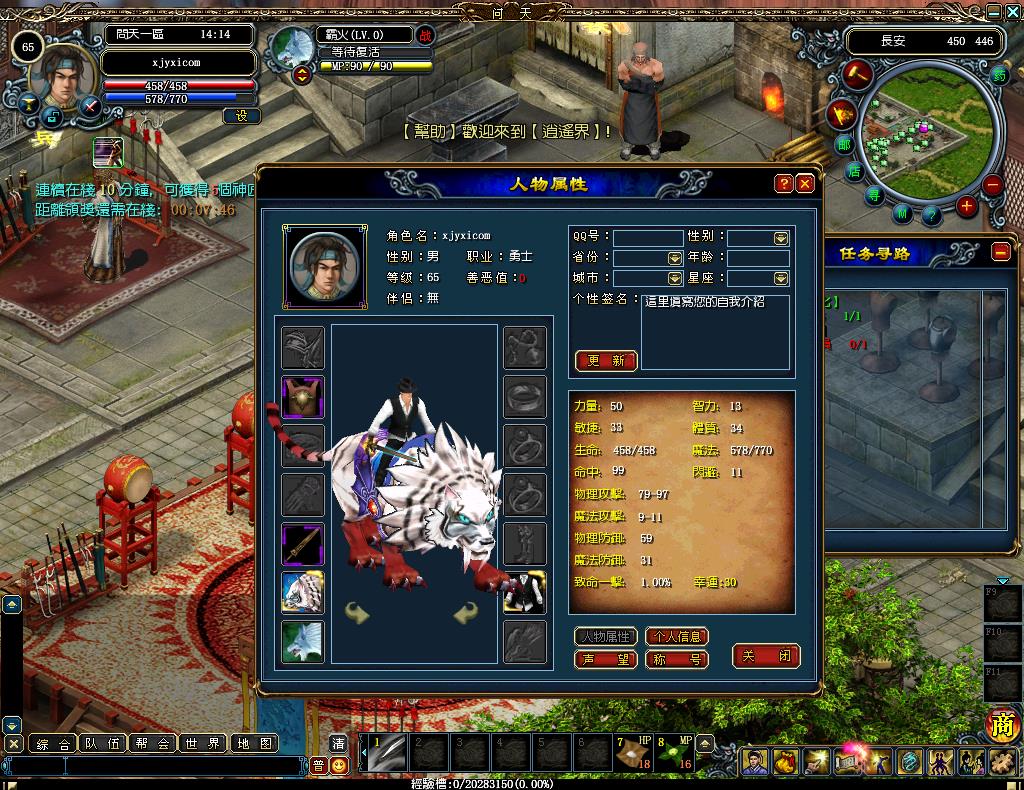Expand the 星座 zodiac dropdown
Screen dimensions: 1024x790
coord(780,278)
